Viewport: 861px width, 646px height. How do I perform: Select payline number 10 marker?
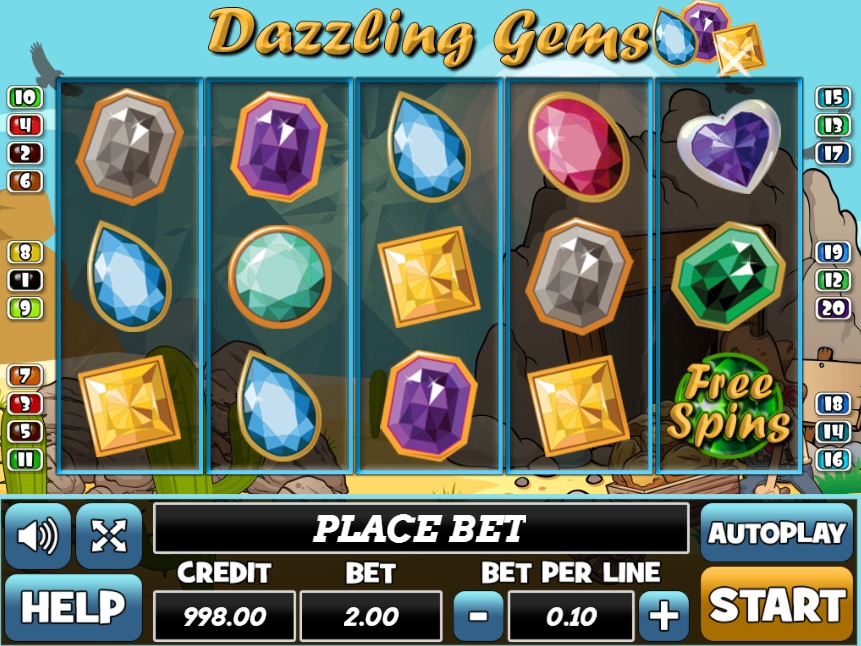pyautogui.click(x=26, y=98)
